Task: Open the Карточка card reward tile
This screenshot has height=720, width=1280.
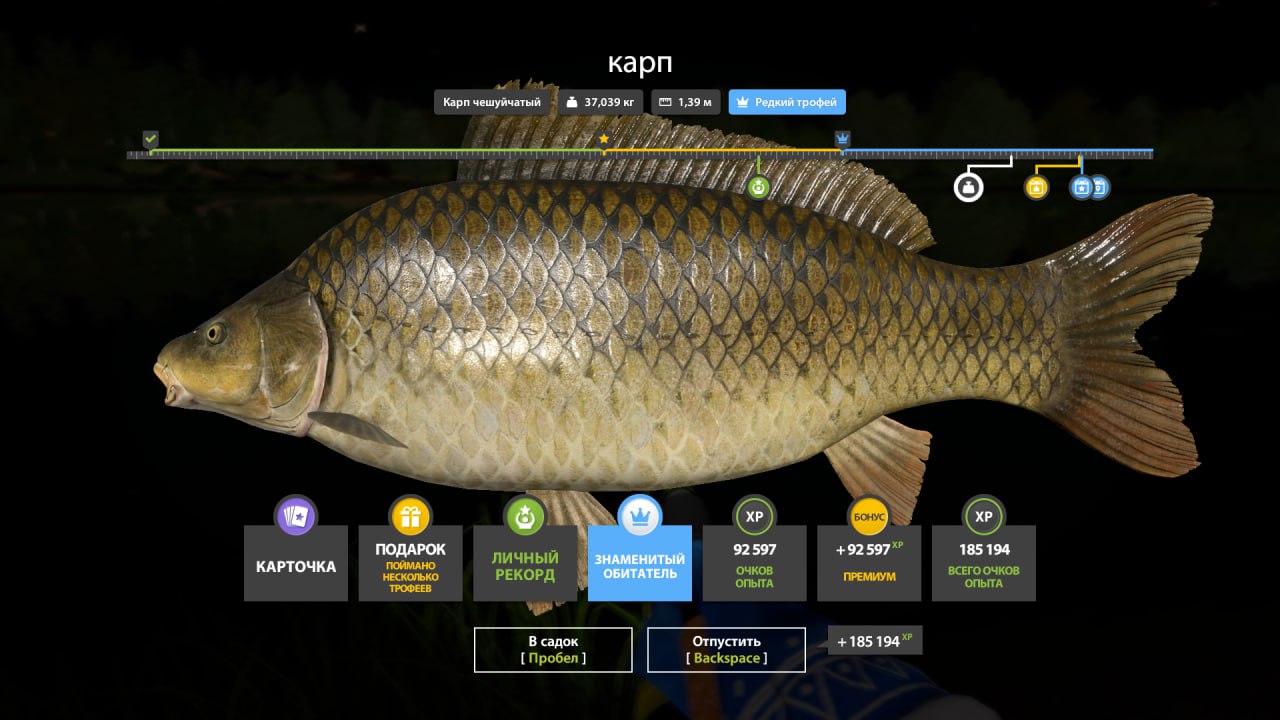Action: (296, 563)
